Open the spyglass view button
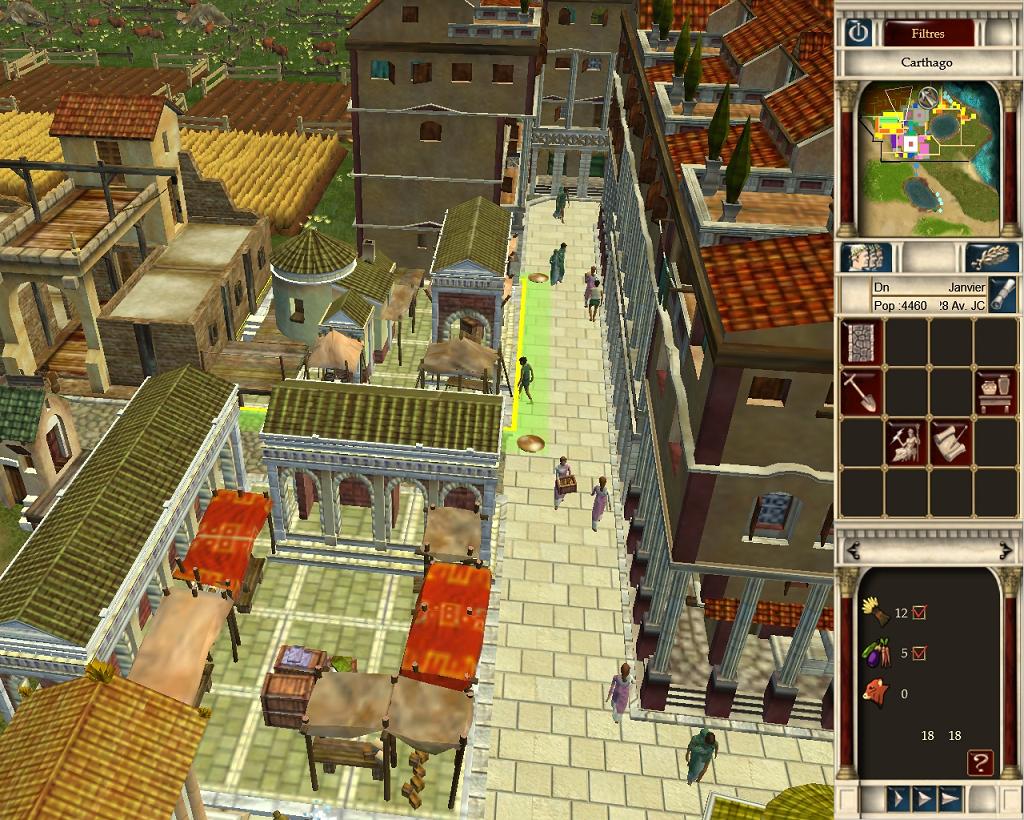1024x820 pixels. (1003, 295)
